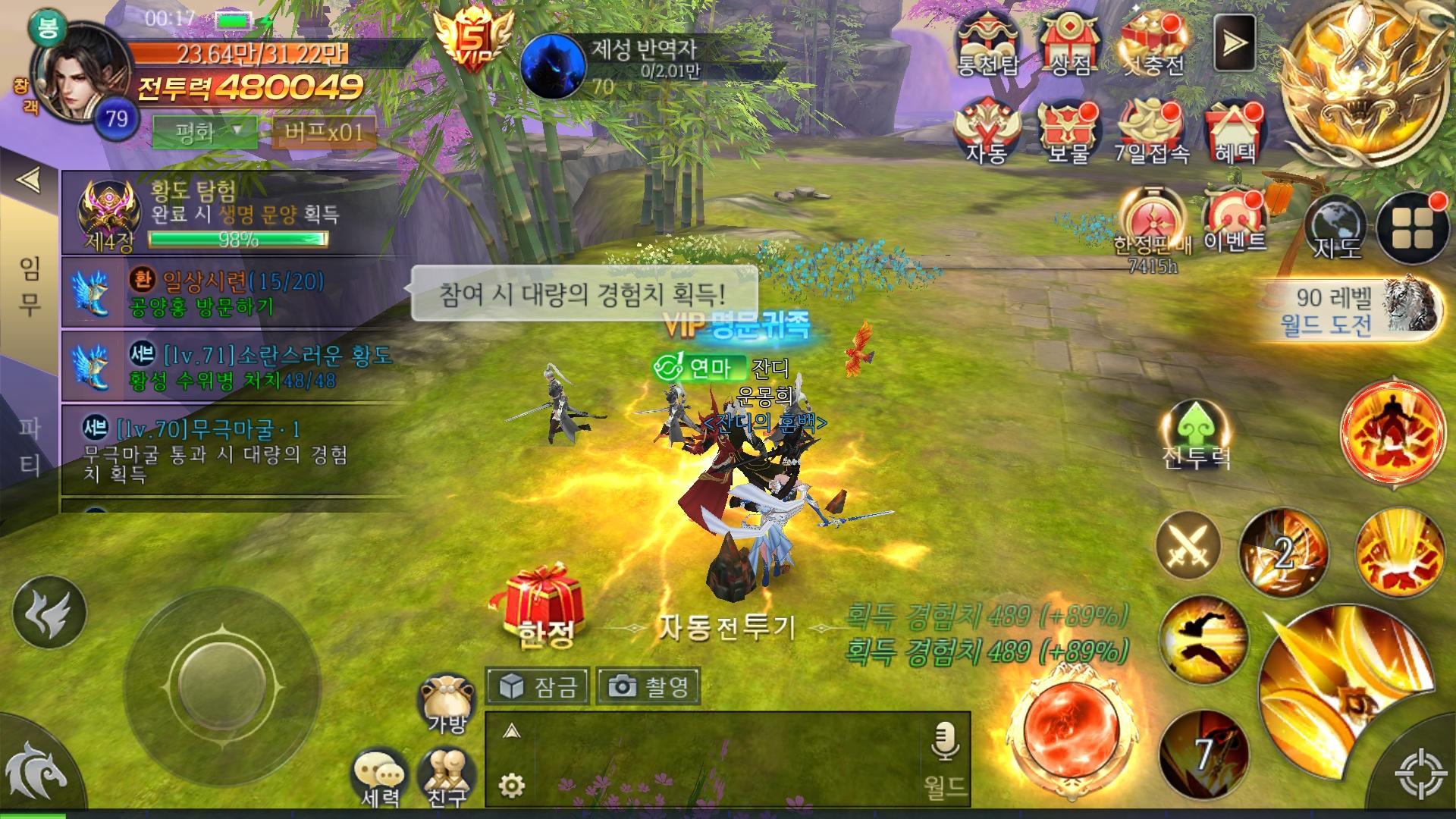Open the 통천탑 tower icon
The width and height of the screenshot is (1456, 819).
[x=990, y=42]
